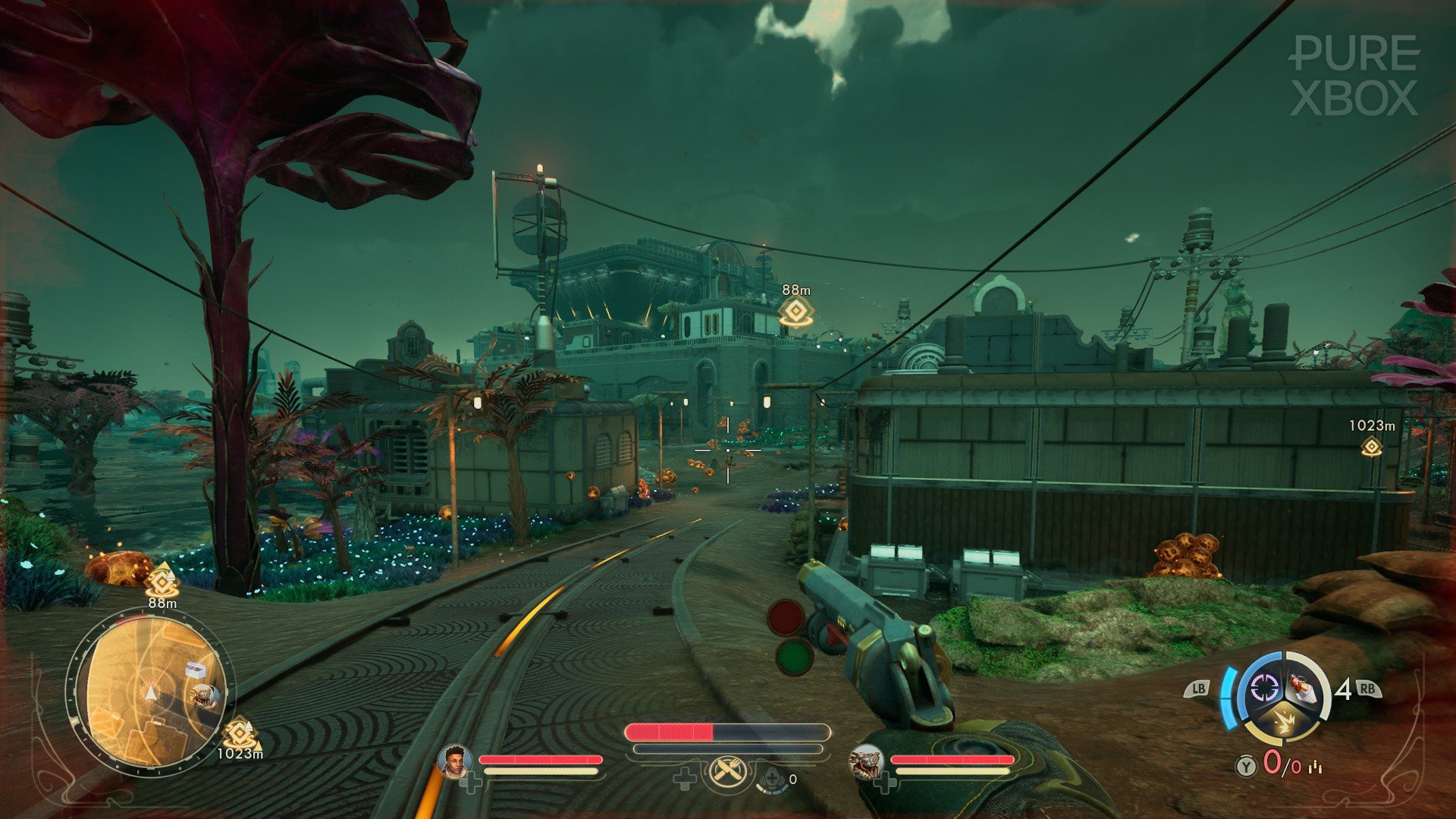Click the chest marker on the minimap

click(195, 670)
